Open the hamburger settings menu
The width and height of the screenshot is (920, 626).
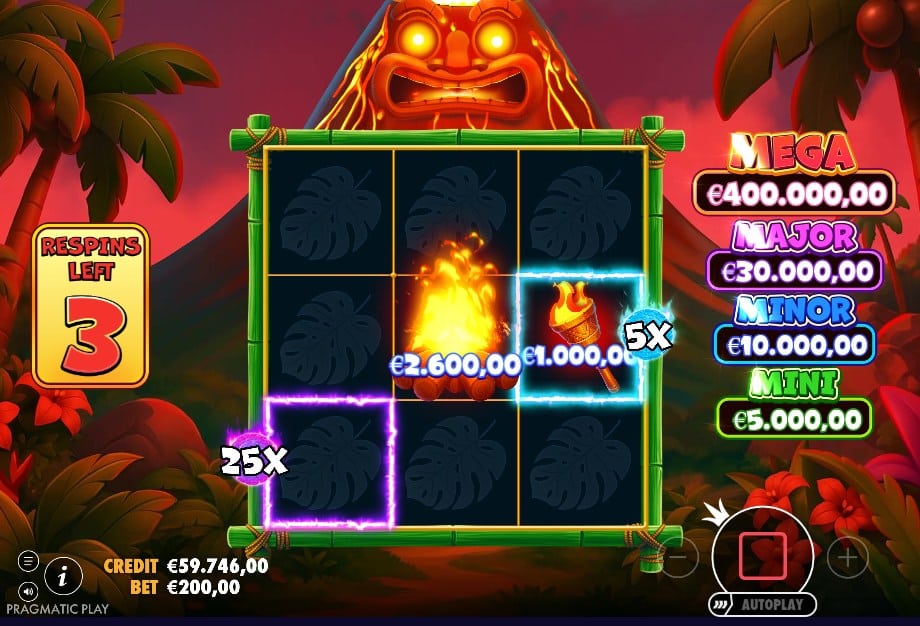[x=28, y=561]
